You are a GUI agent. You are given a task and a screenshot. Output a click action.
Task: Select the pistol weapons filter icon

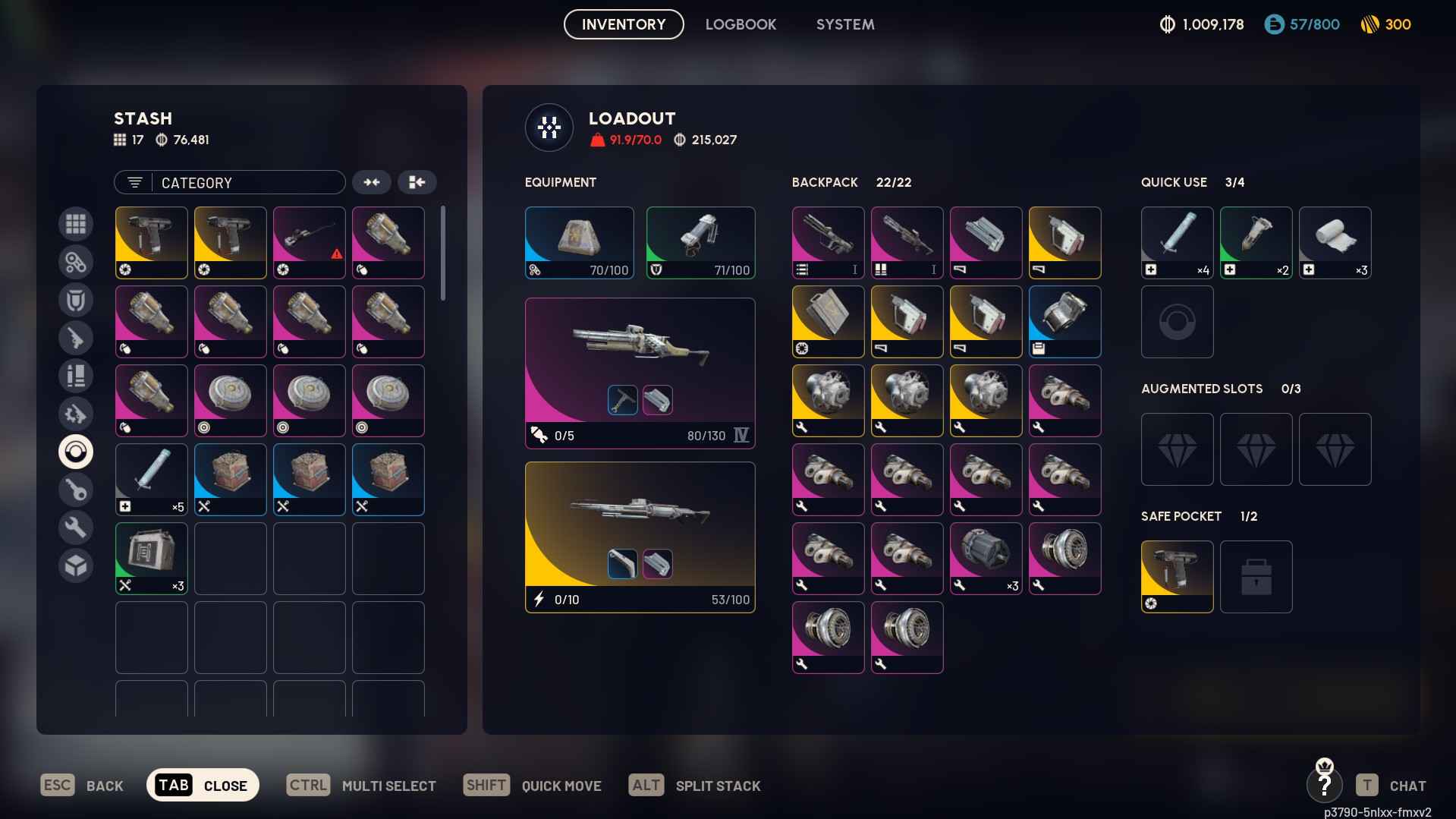(76, 338)
